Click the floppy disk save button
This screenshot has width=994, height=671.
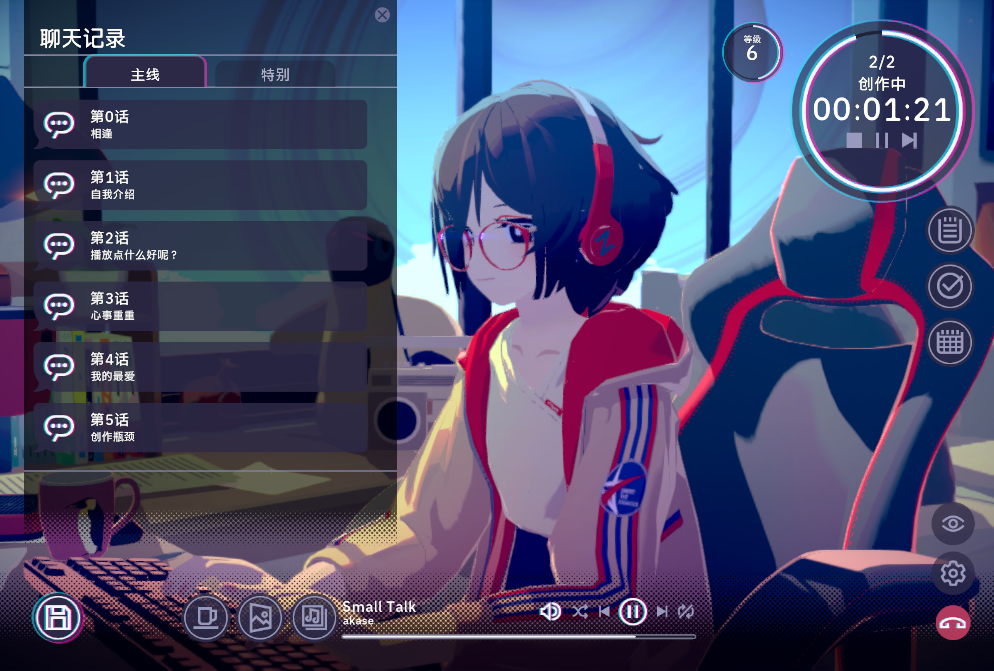coord(58,617)
